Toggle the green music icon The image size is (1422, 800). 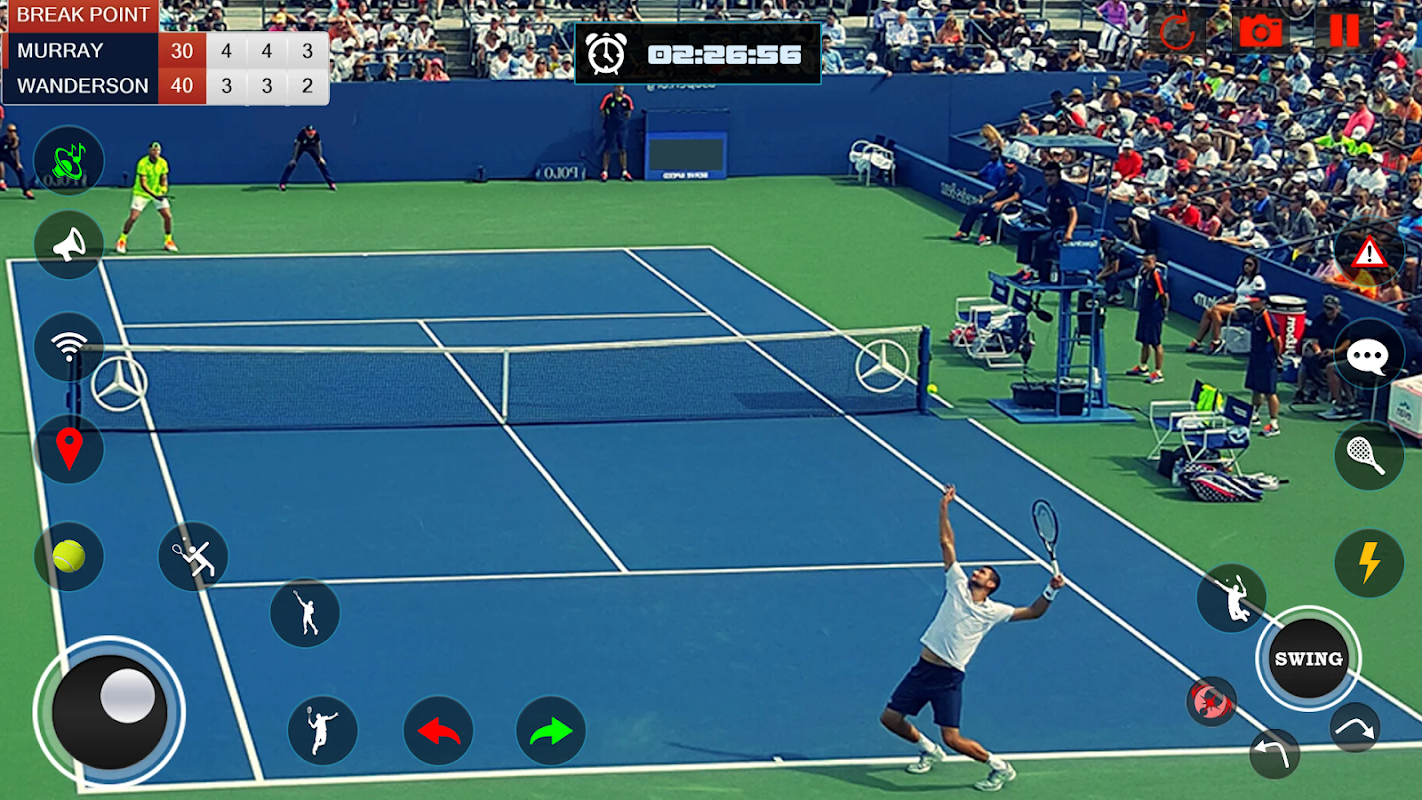click(69, 160)
